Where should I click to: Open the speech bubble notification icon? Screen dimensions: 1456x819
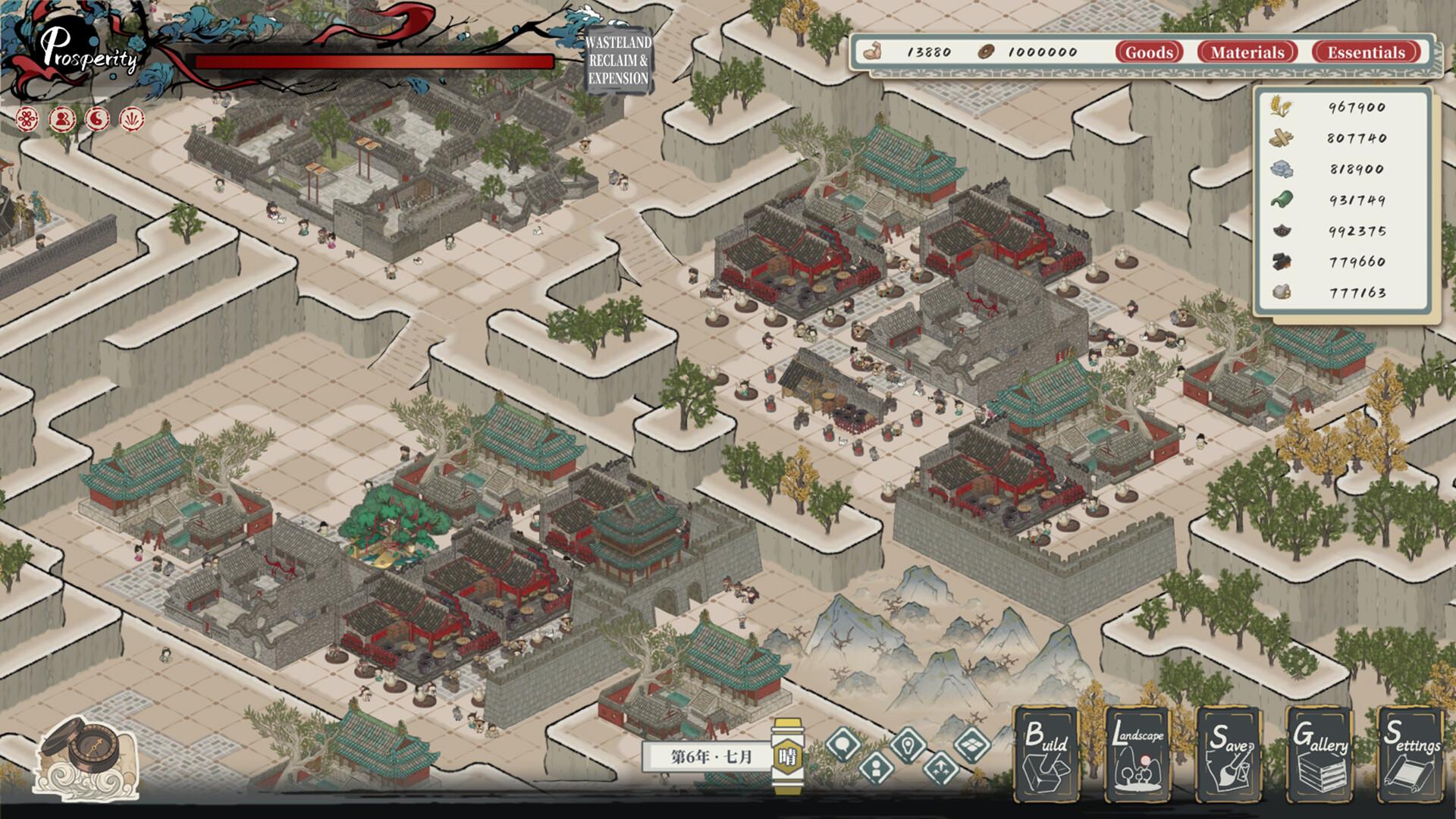pyautogui.click(x=843, y=745)
